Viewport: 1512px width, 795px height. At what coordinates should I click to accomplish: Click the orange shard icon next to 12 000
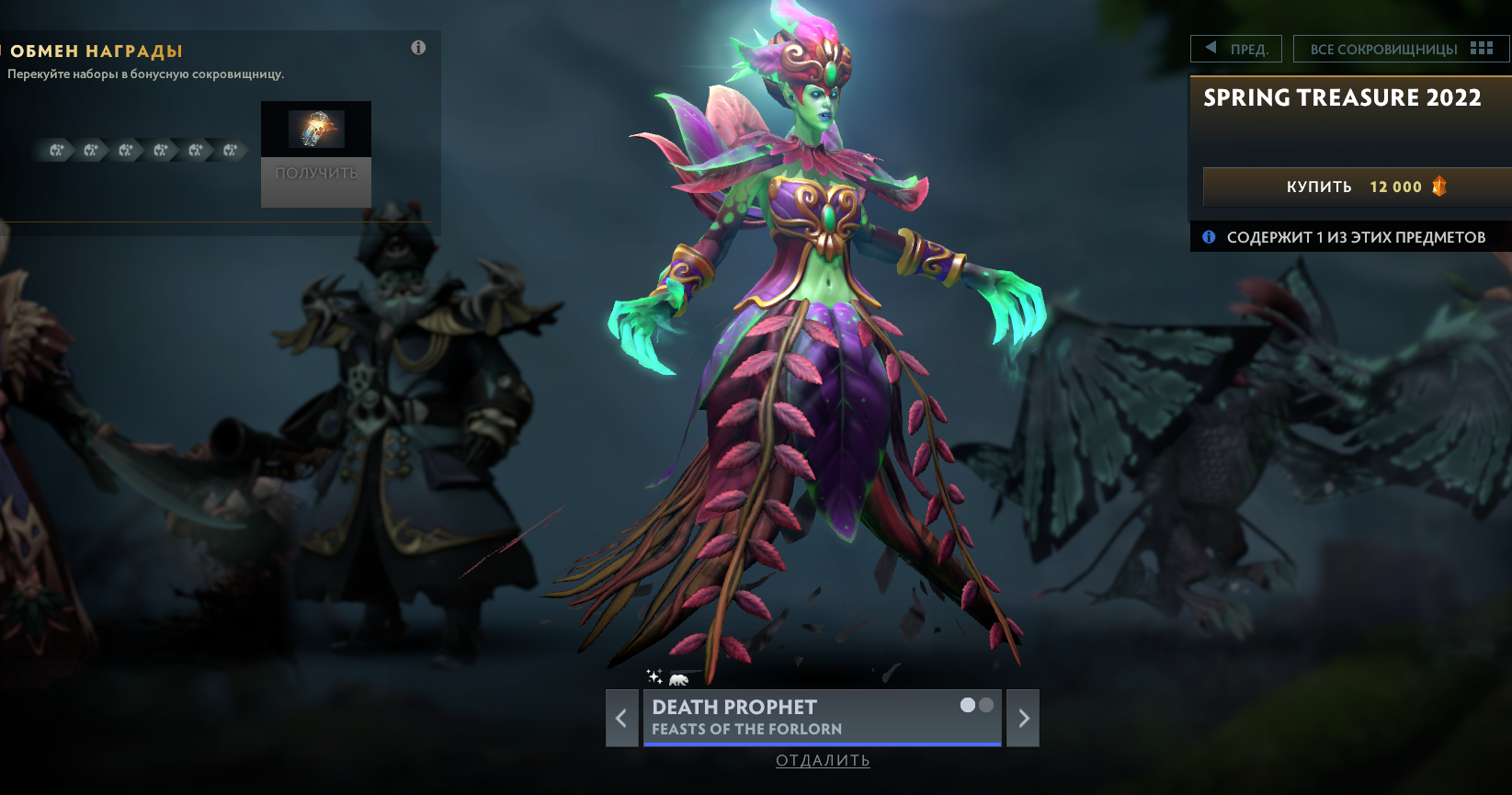tap(1439, 187)
